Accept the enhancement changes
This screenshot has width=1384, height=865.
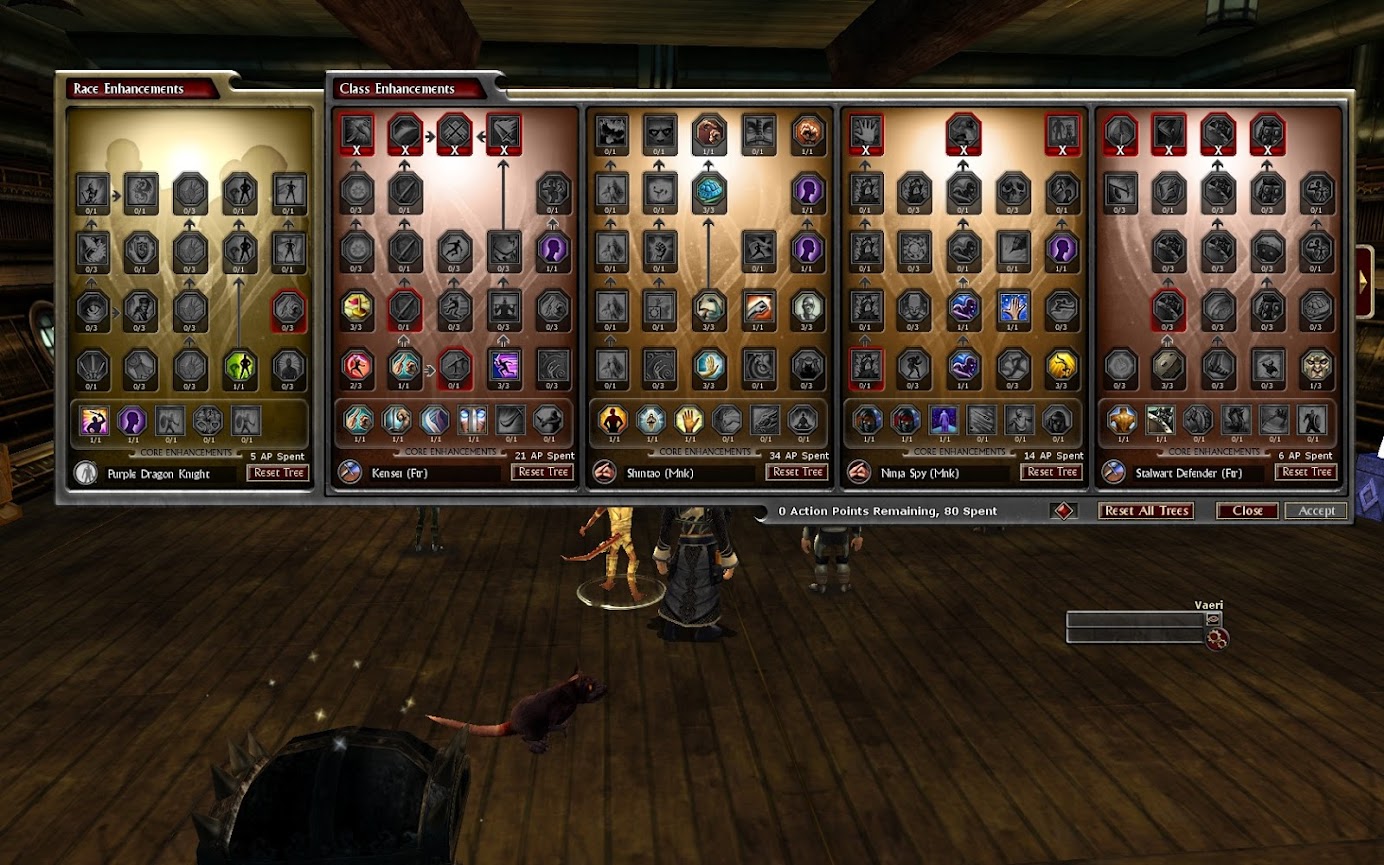1316,511
